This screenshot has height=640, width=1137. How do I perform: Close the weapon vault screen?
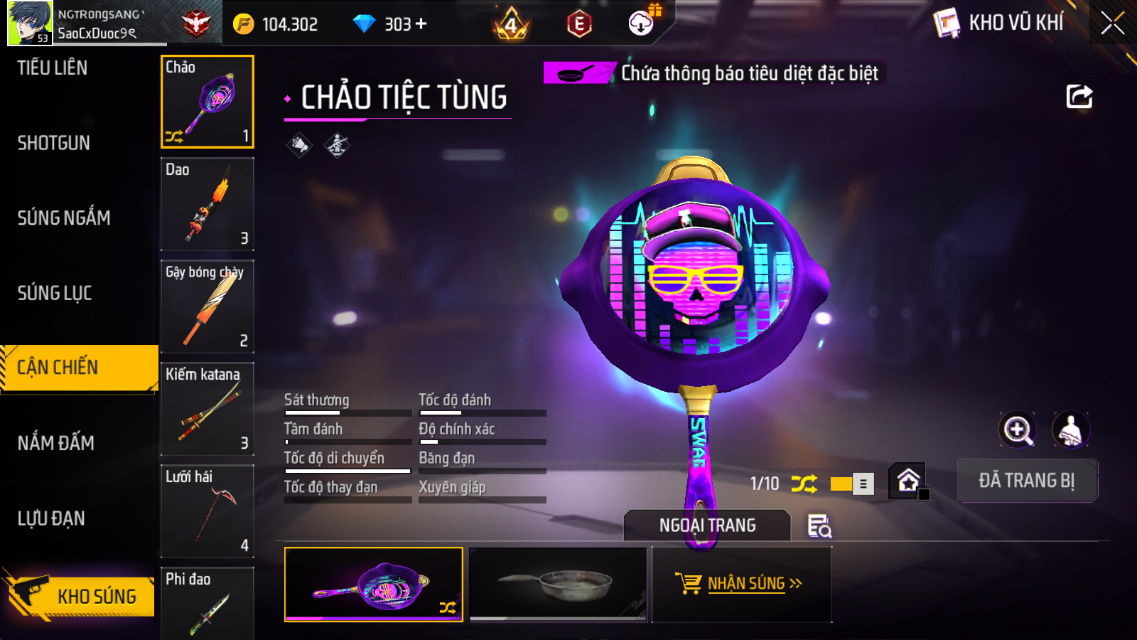click(x=1112, y=24)
